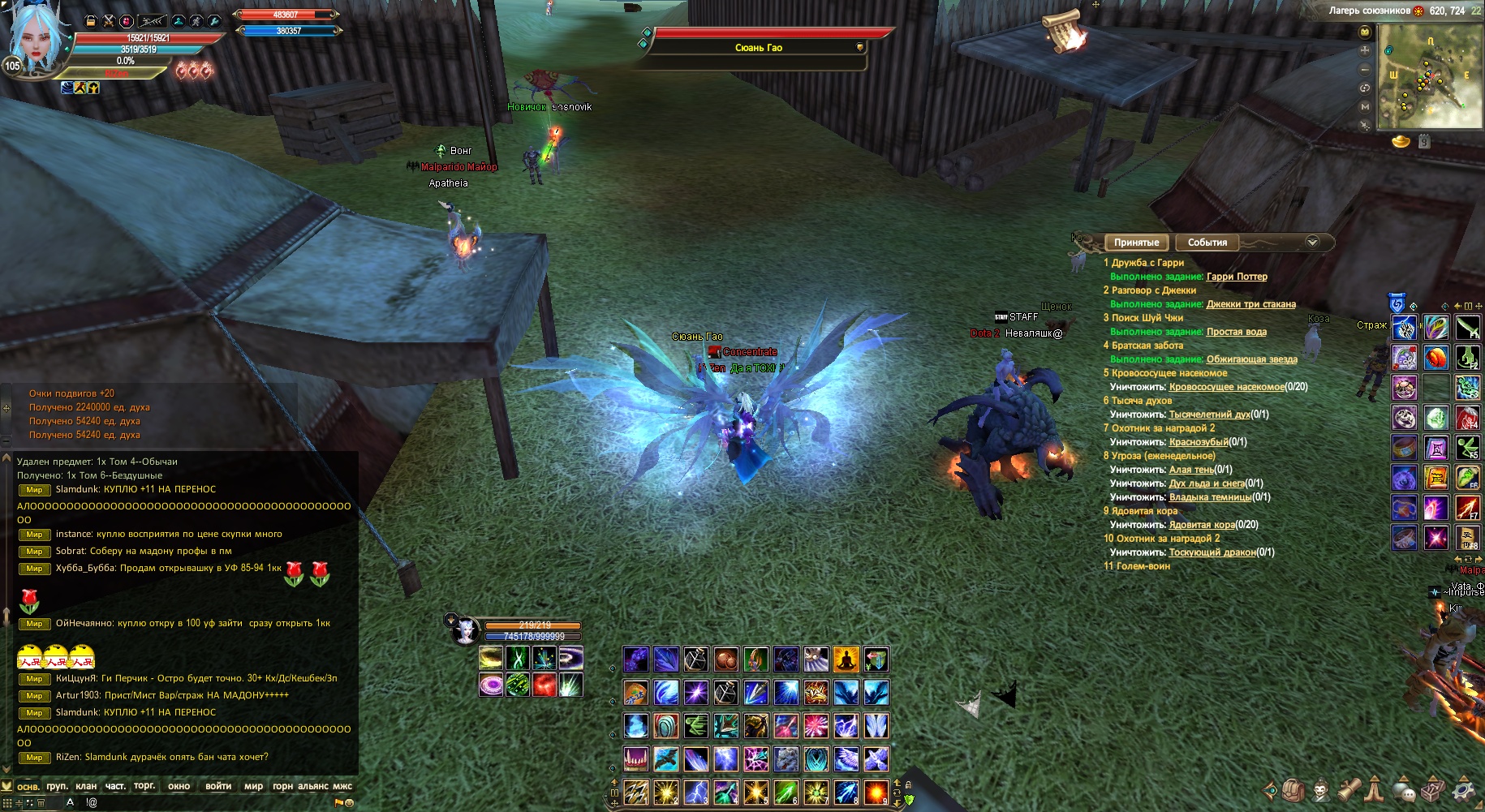Open the chat smiley emoticon picker
The width and height of the screenshot is (1485, 812).
click(x=350, y=803)
